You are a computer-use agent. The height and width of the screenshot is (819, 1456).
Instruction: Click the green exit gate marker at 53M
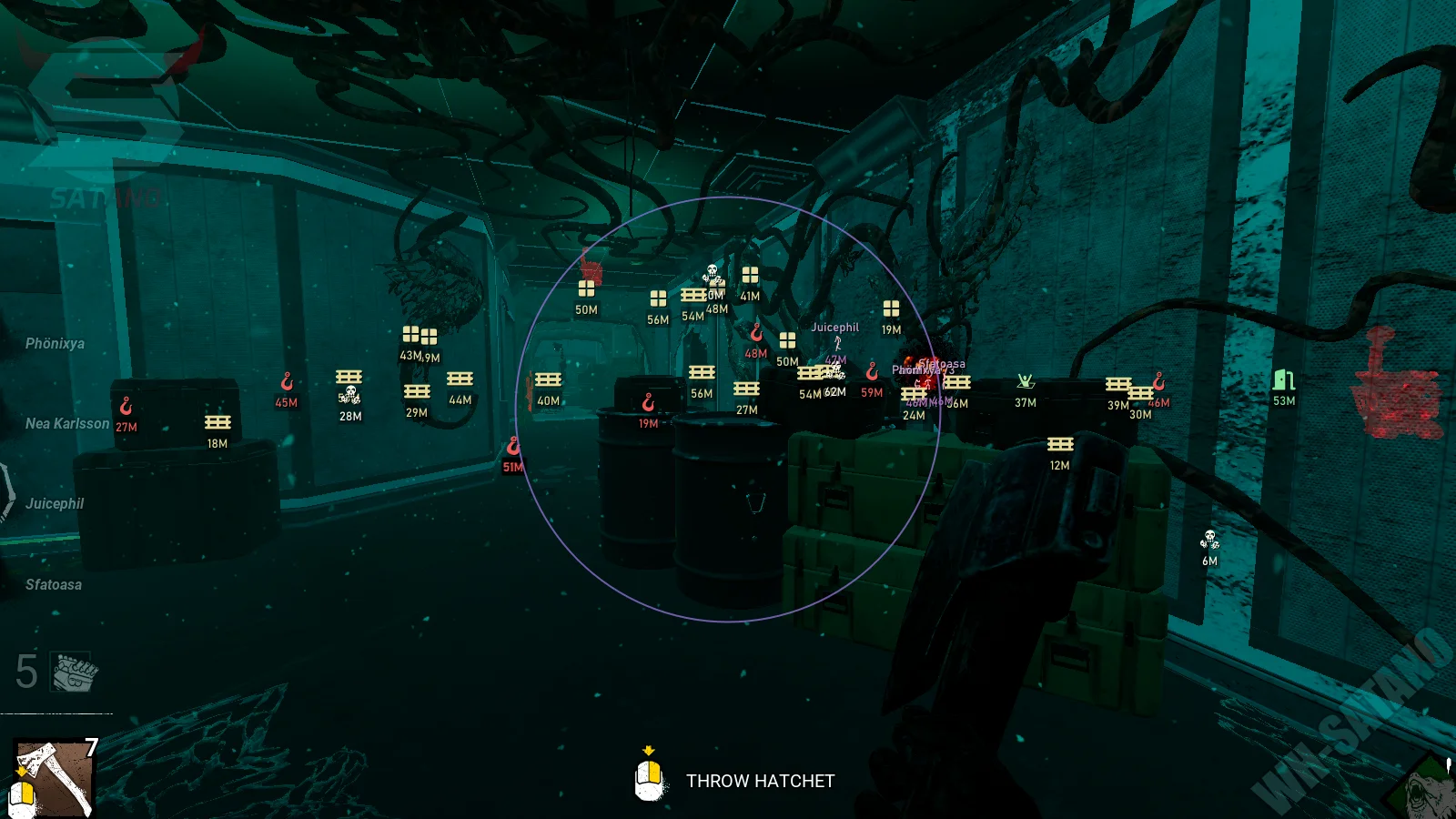pyautogui.click(x=1284, y=379)
